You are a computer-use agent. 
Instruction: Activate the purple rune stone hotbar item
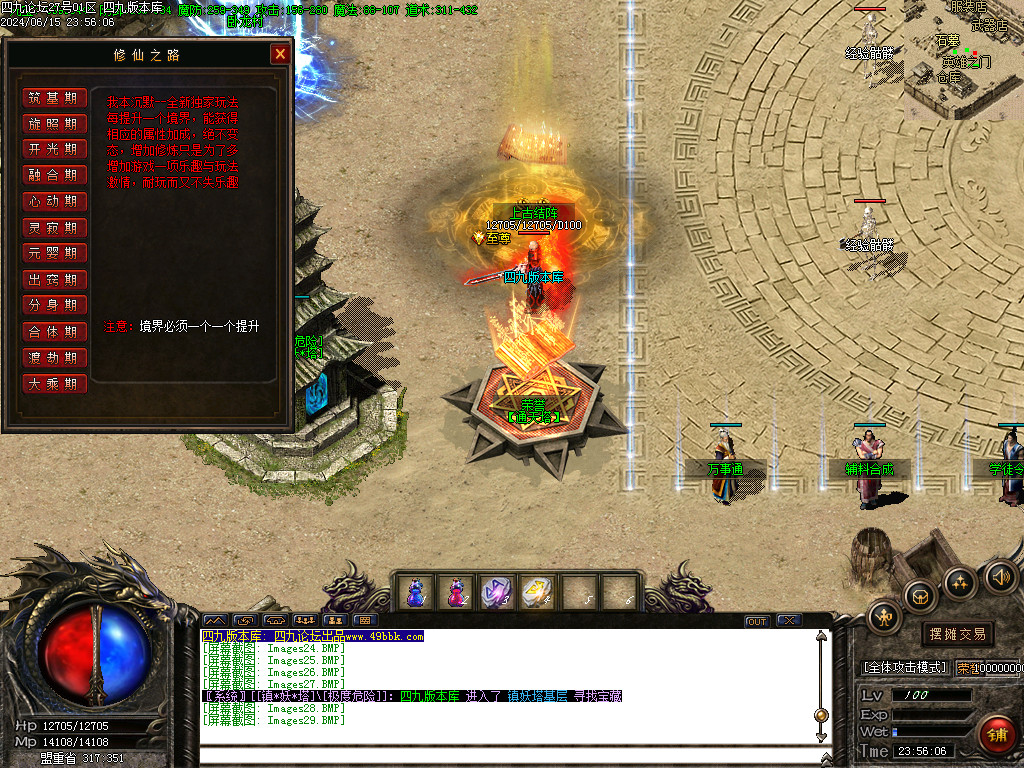(x=496, y=592)
